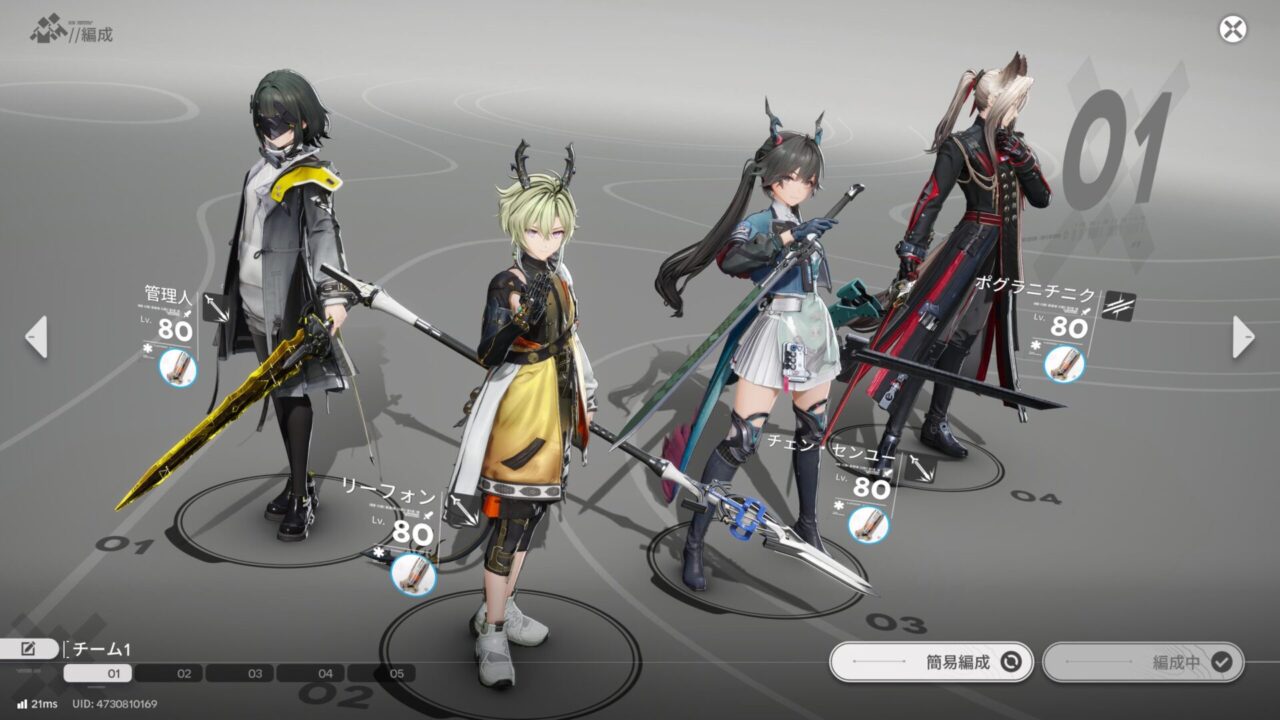Select リーフォン character info card
Image resolution: width=1280 pixels, height=720 pixels.
pyautogui.click(x=404, y=520)
